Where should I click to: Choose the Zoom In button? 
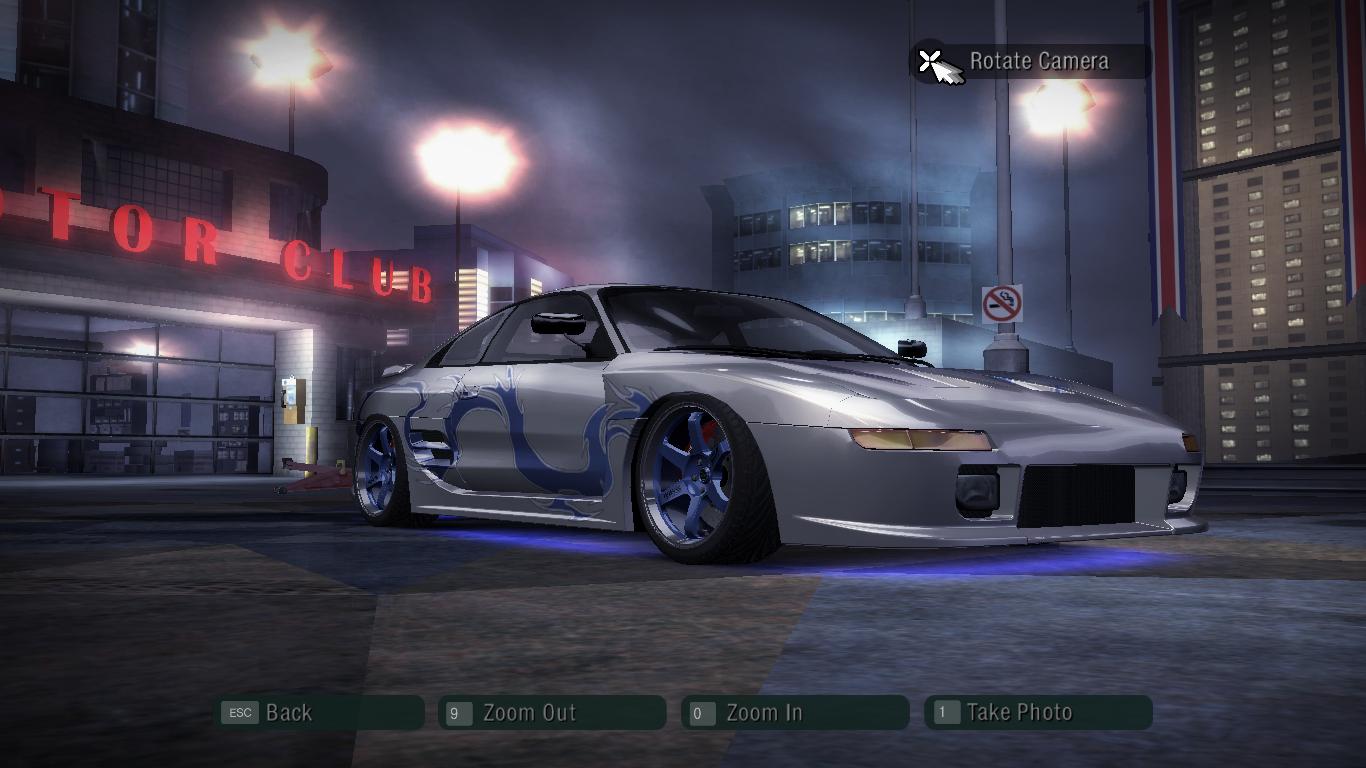coord(795,713)
